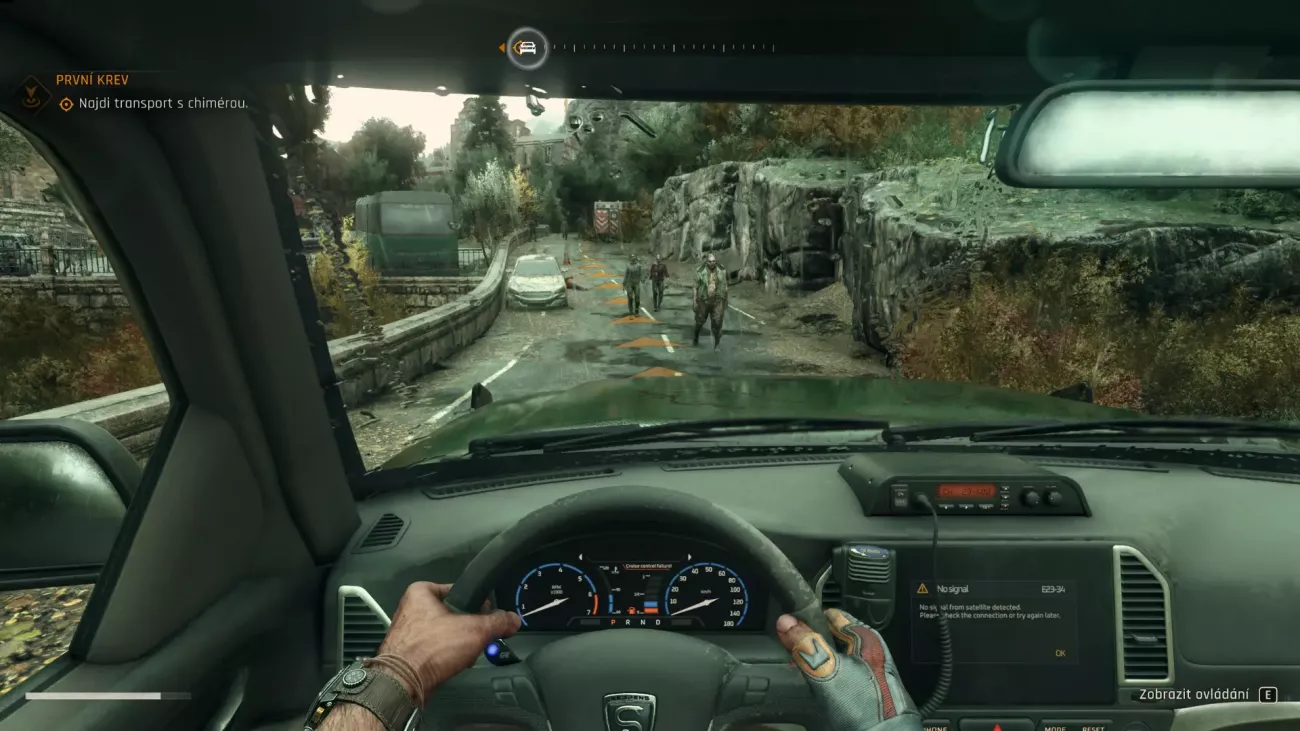Click the objective Najdi transport s chimérou

point(153,103)
